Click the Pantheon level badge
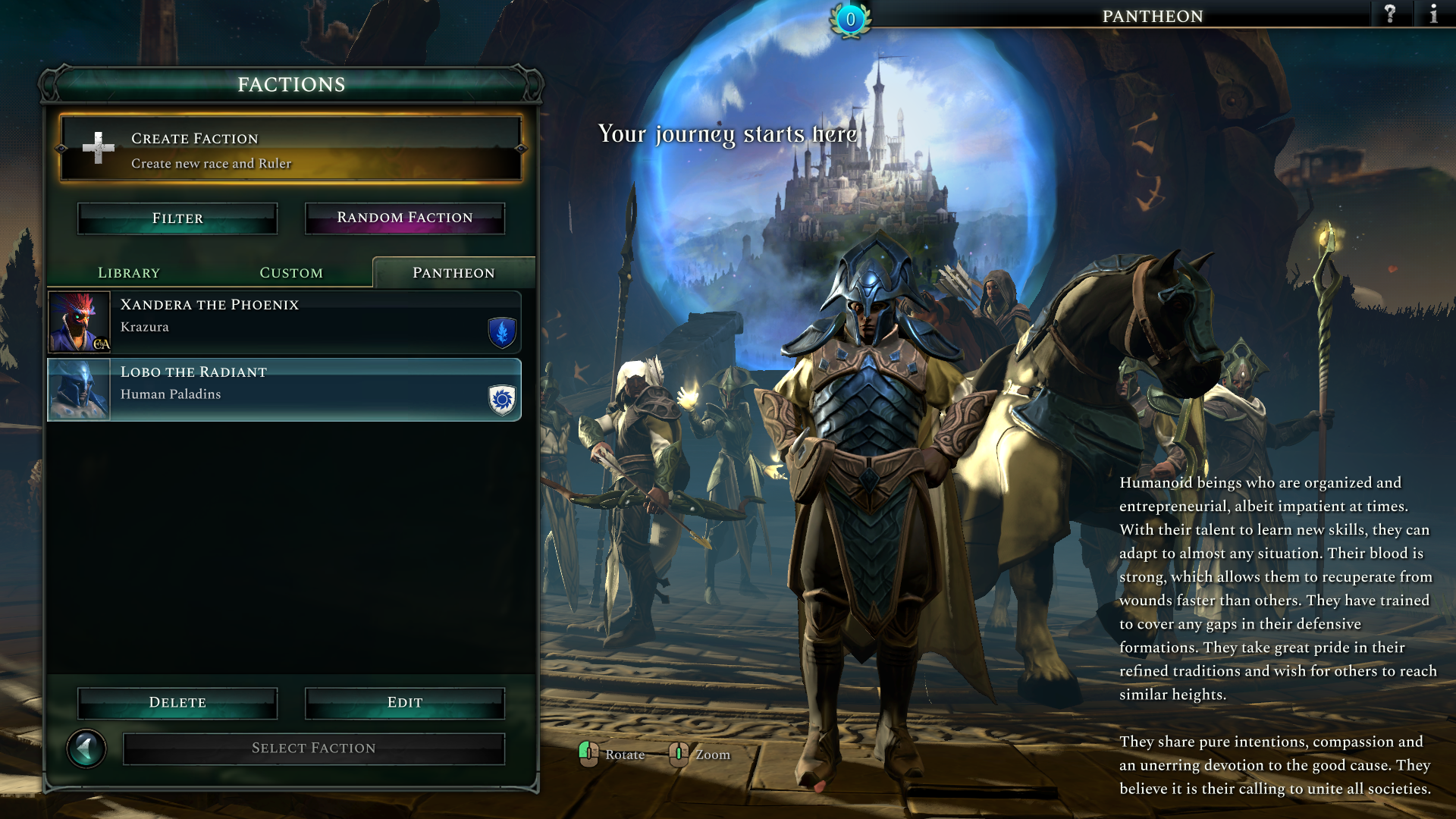The width and height of the screenshot is (1456, 819). click(850, 20)
